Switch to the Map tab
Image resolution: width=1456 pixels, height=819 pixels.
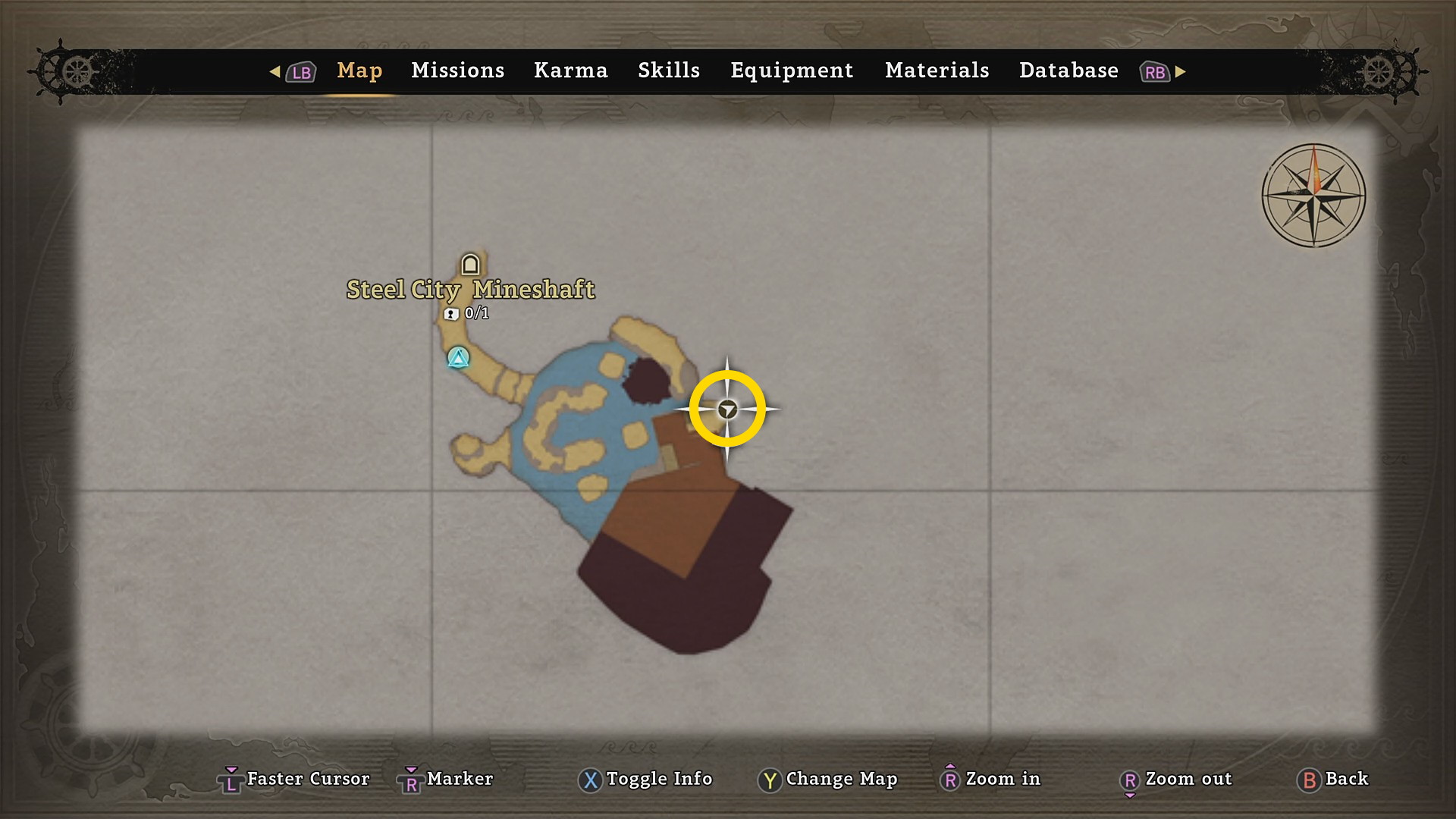pos(359,71)
